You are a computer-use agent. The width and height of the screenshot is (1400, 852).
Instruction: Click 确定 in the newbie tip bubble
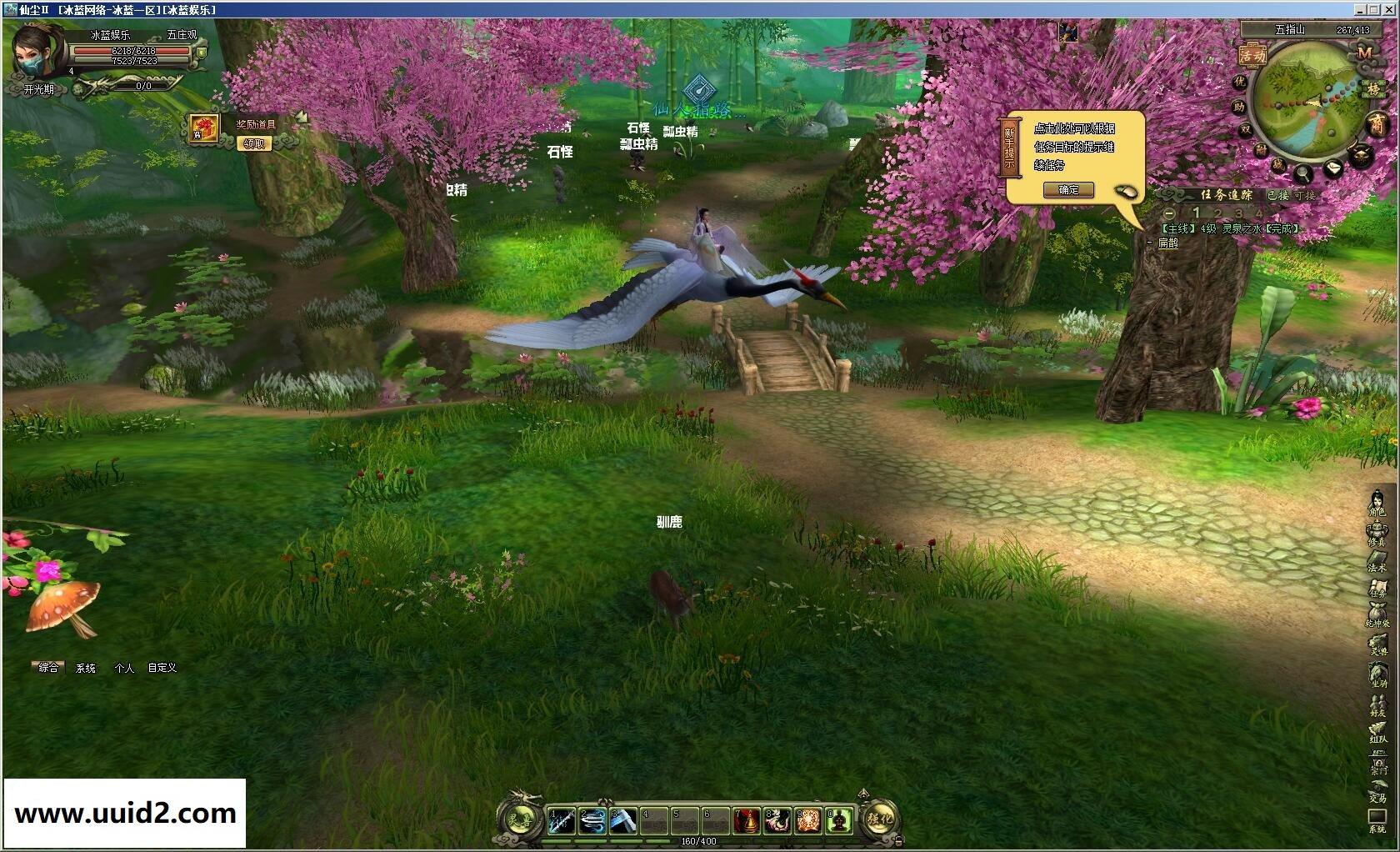1068,190
